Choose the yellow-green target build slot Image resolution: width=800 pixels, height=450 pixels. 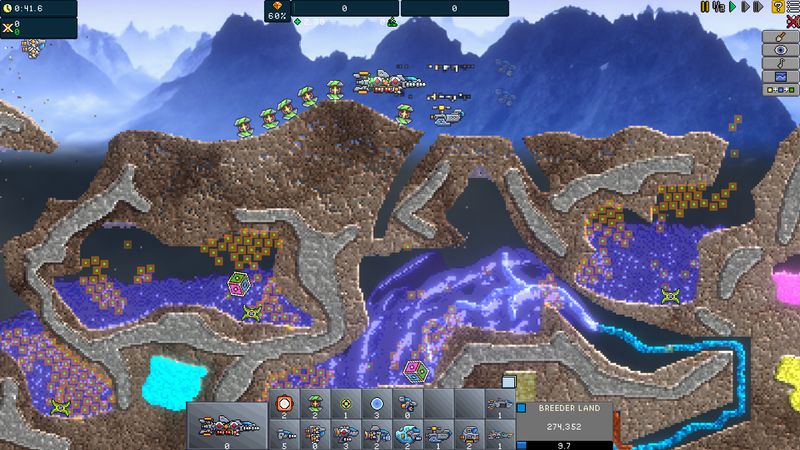[x=344, y=403]
